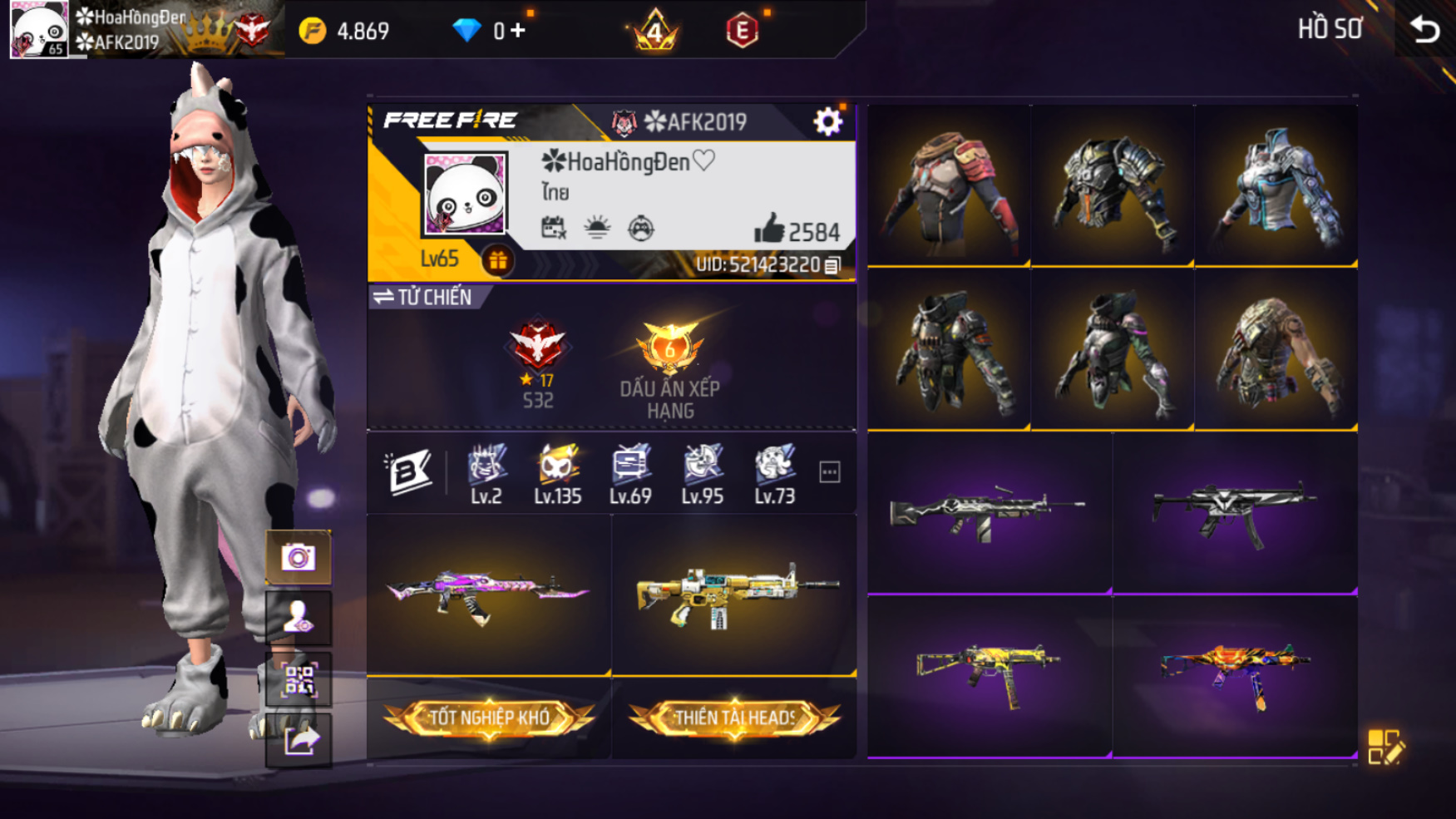Choose the Thiên Tài Heads title banner
Image resolution: width=1456 pixels, height=819 pixels.
tap(734, 718)
